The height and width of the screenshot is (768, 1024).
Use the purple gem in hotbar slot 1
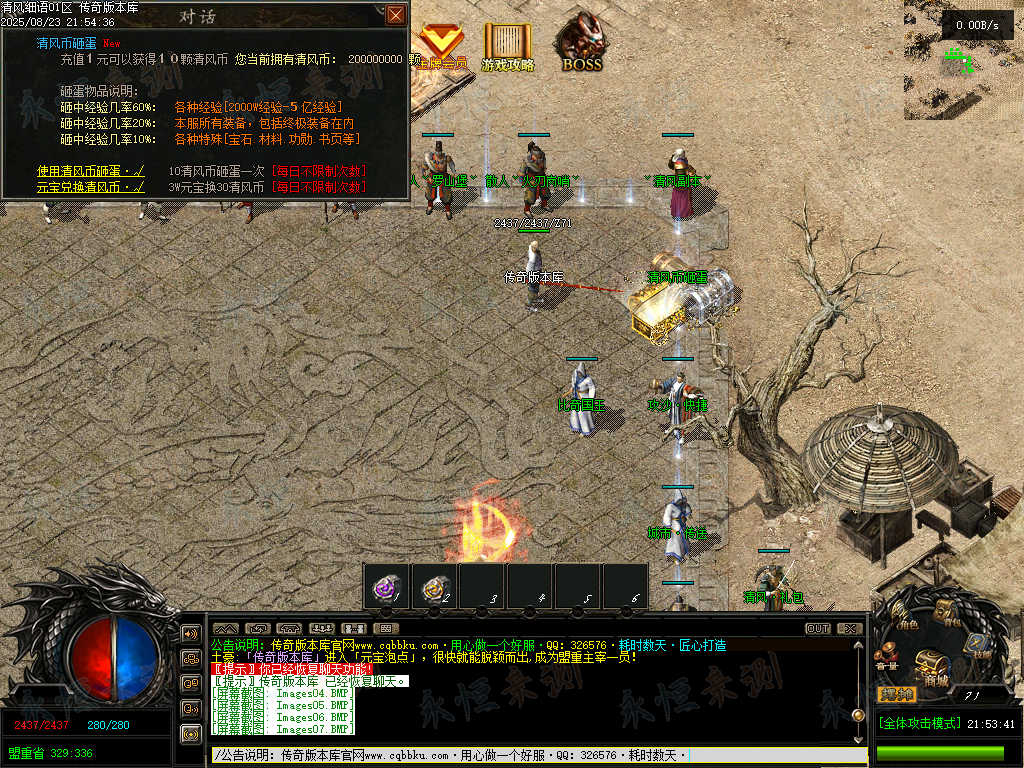[x=386, y=588]
